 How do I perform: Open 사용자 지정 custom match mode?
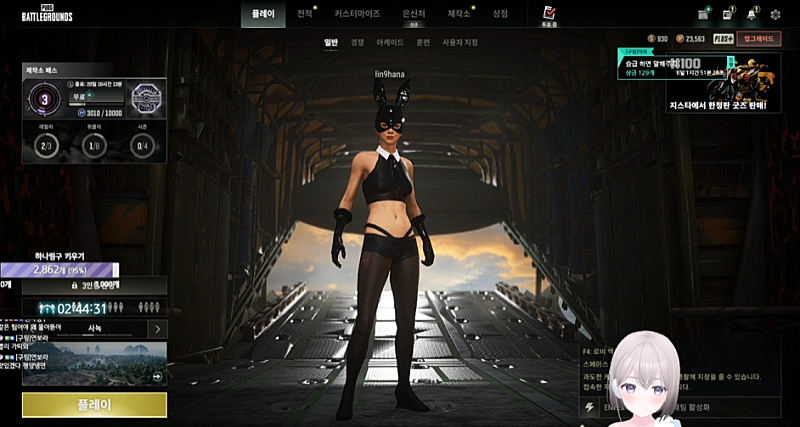tap(460, 42)
